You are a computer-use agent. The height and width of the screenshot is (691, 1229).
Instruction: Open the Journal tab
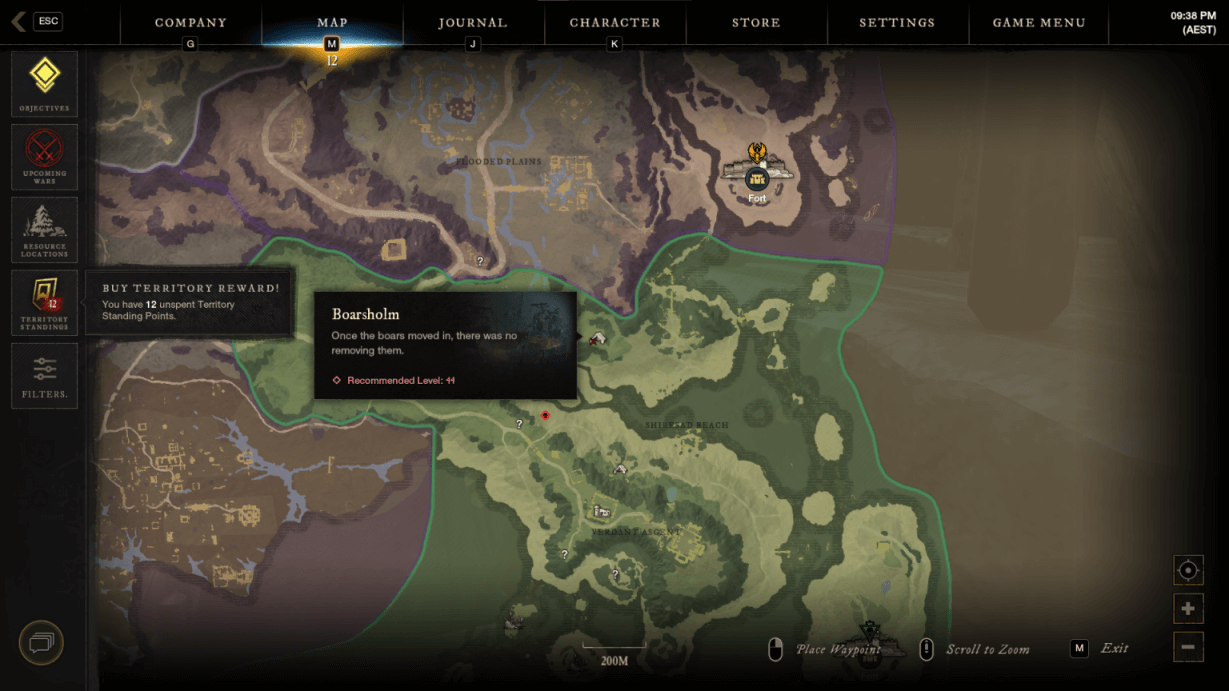[x=473, y=22]
